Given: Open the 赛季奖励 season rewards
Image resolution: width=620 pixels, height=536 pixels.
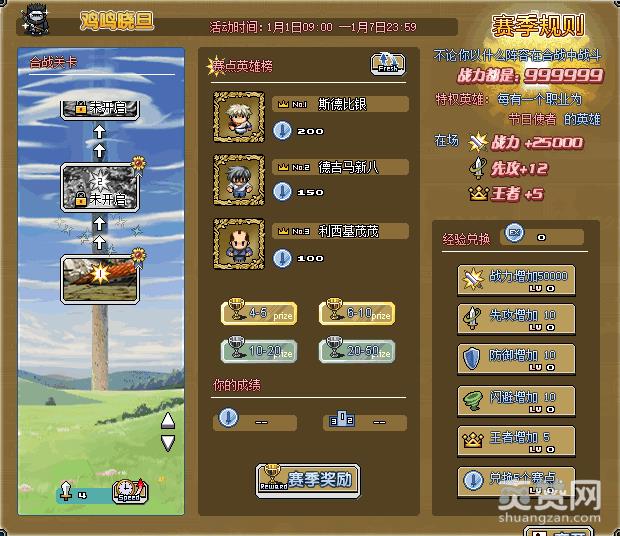Looking at the screenshot, I should (306, 479).
